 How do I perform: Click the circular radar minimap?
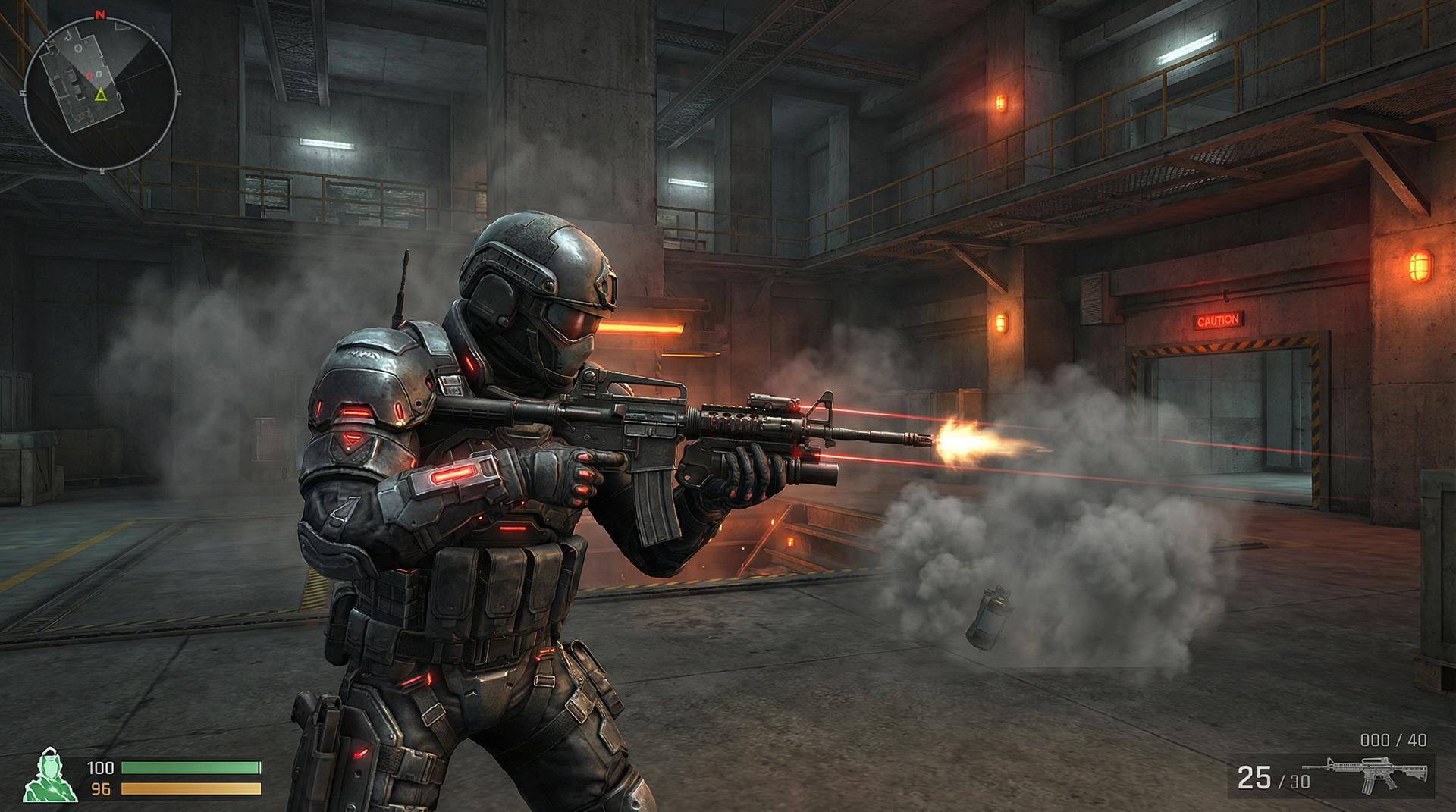(101, 92)
